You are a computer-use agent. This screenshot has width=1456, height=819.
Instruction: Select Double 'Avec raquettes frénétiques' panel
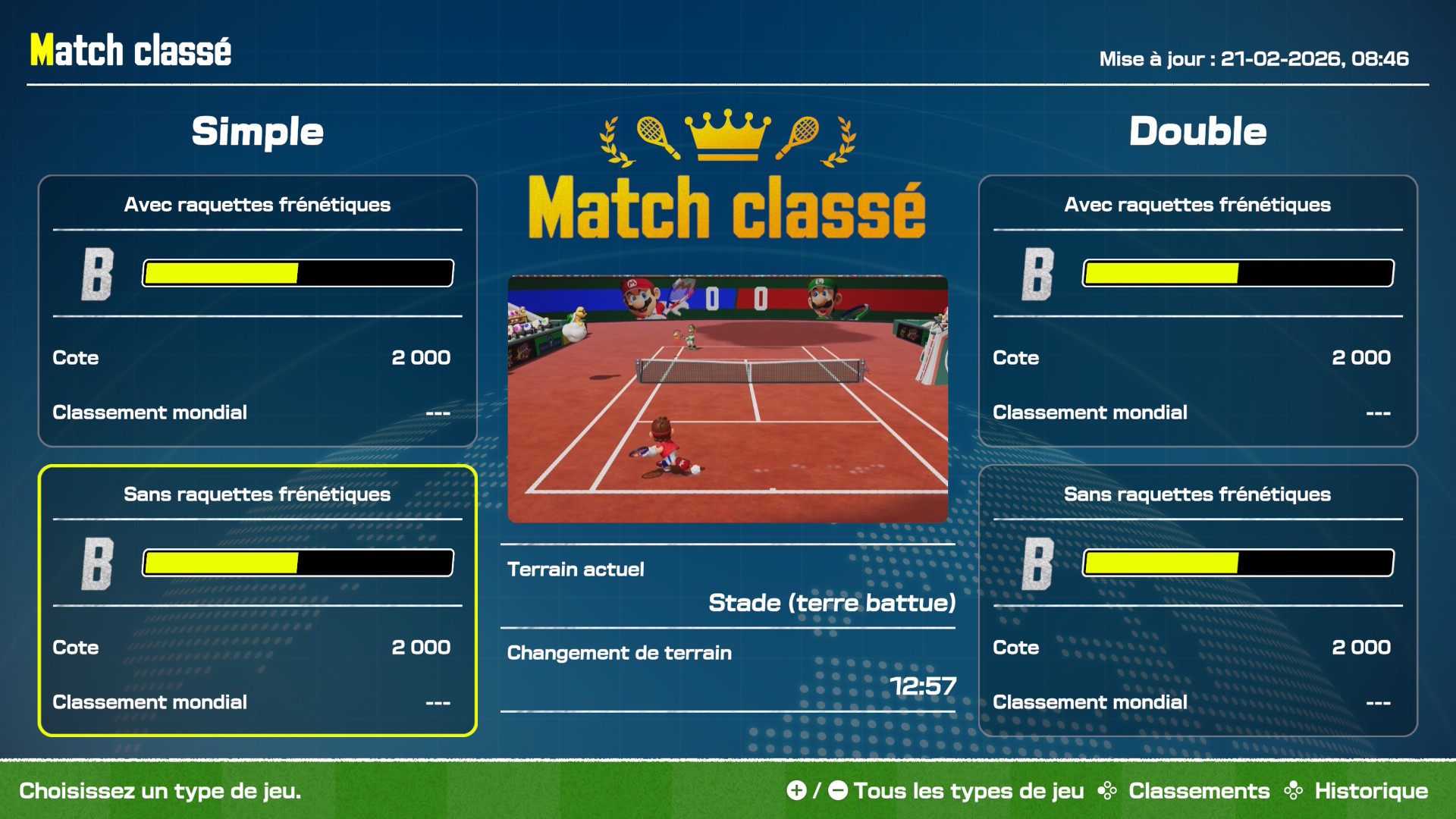[1197, 311]
